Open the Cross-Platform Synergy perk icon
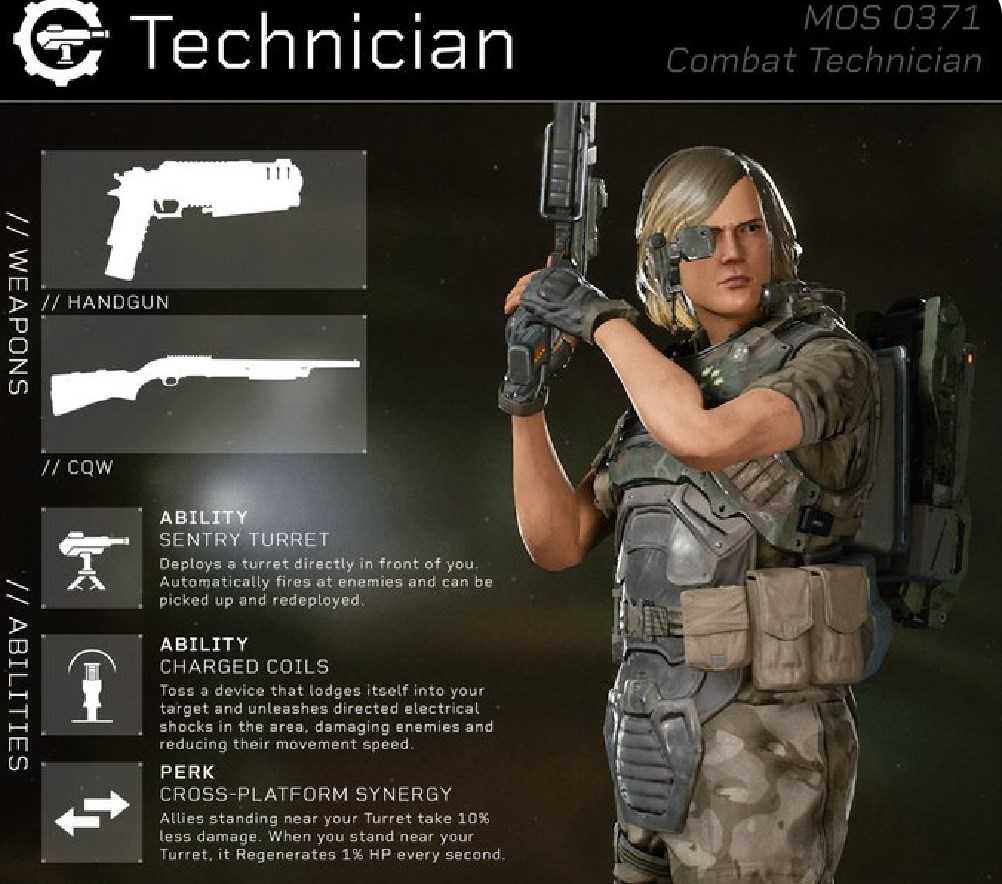Screen dimensions: 1002x884 click(x=92, y=811)
